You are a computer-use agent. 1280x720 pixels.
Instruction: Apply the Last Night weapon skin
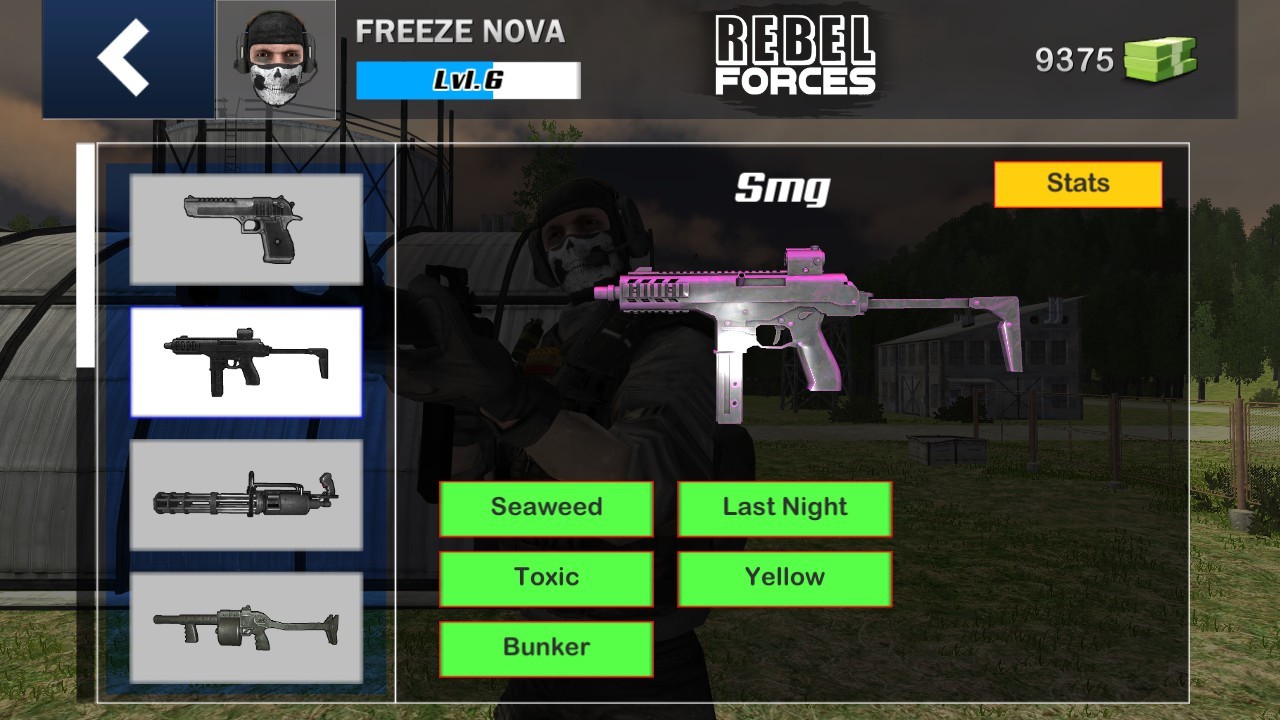click(784, 507)
